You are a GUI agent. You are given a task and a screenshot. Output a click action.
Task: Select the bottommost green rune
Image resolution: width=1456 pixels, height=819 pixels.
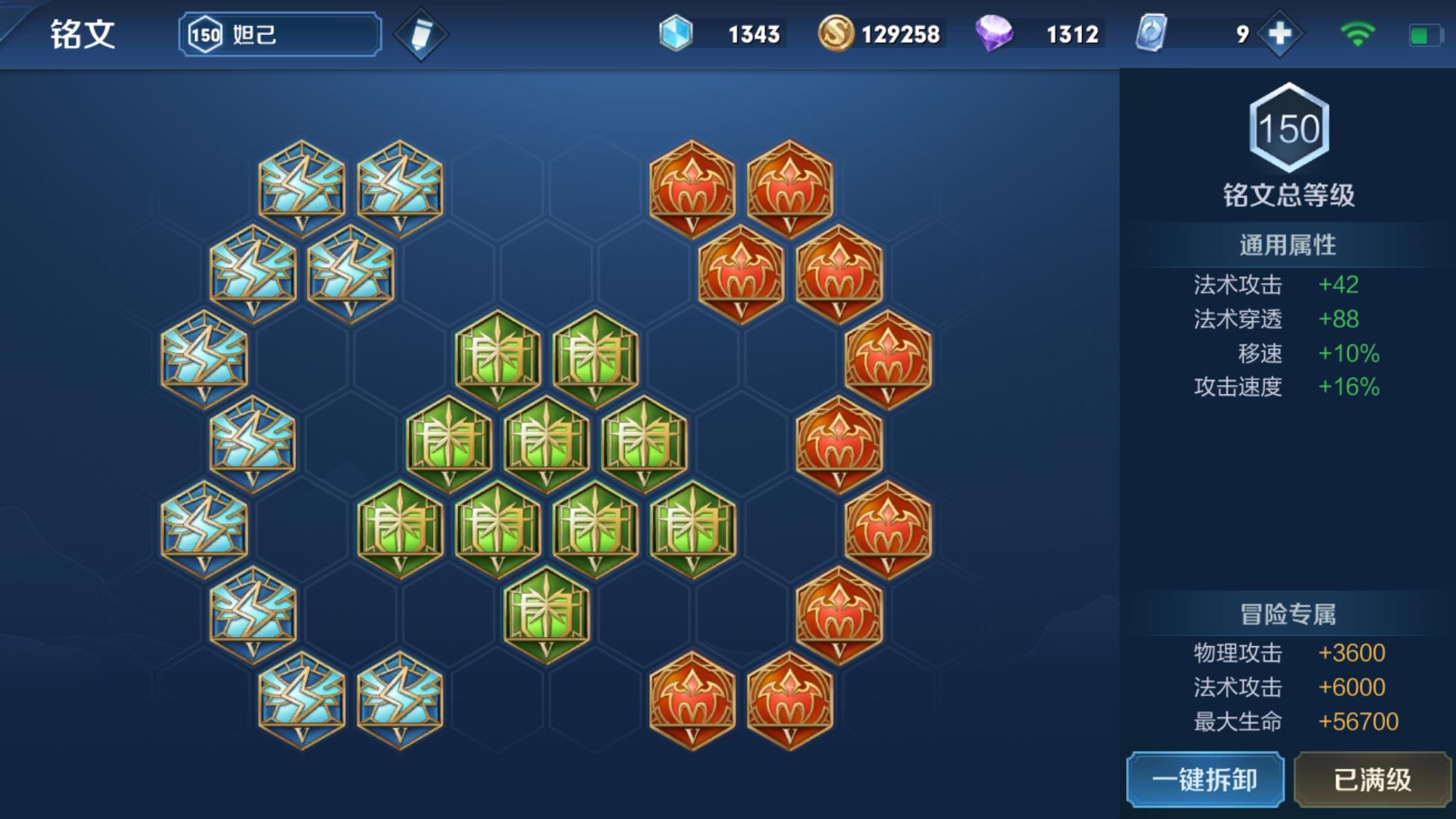tap(546, 613)
